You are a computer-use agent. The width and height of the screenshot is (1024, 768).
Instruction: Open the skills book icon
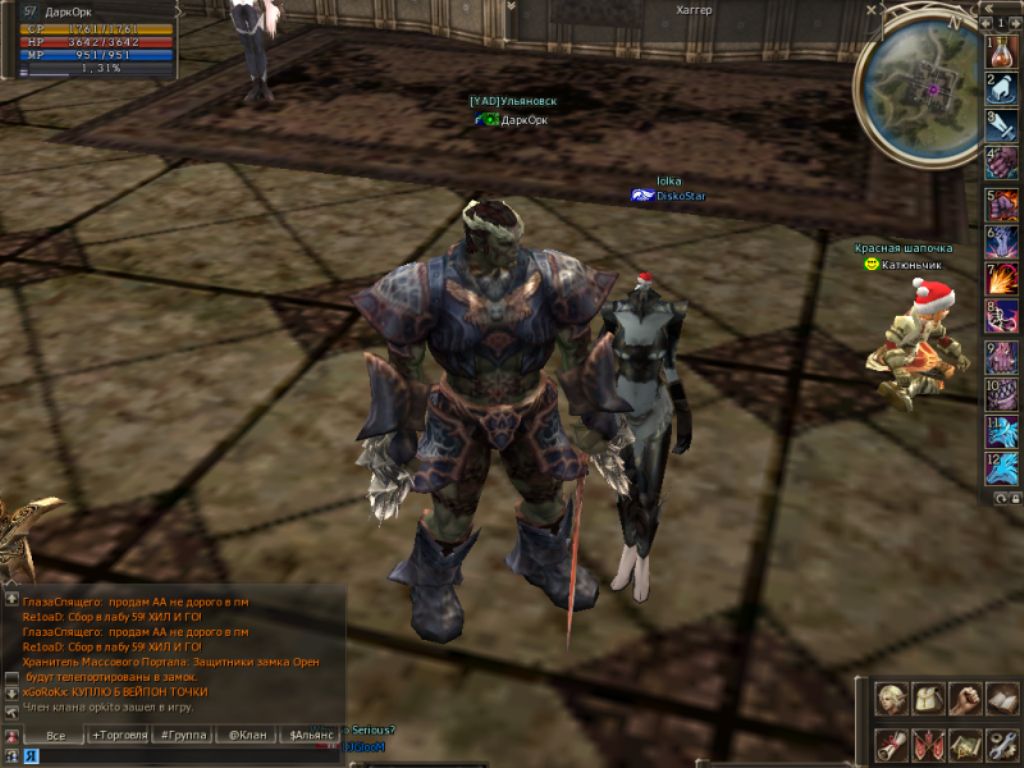[1001, 698]
